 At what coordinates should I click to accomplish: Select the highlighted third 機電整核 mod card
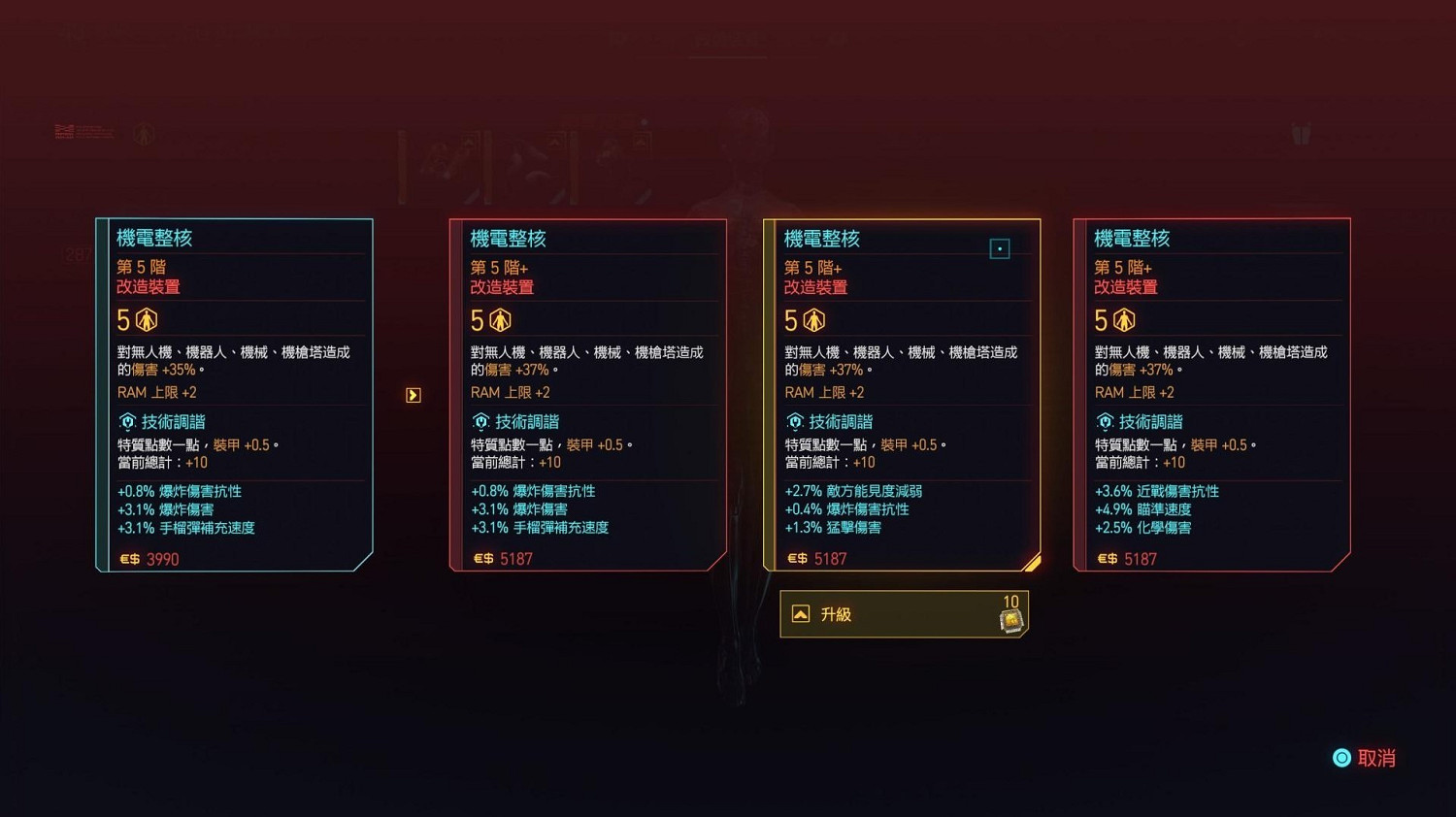pos(903,393)
